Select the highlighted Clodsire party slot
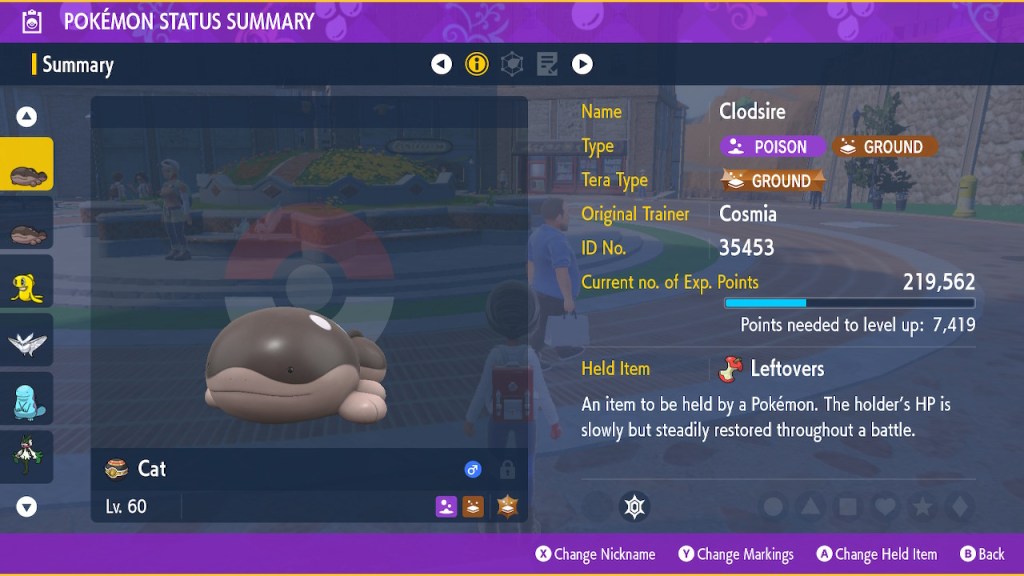This screenshot has height=576, width=1024. pyautogui.click(x=27, y=166)
